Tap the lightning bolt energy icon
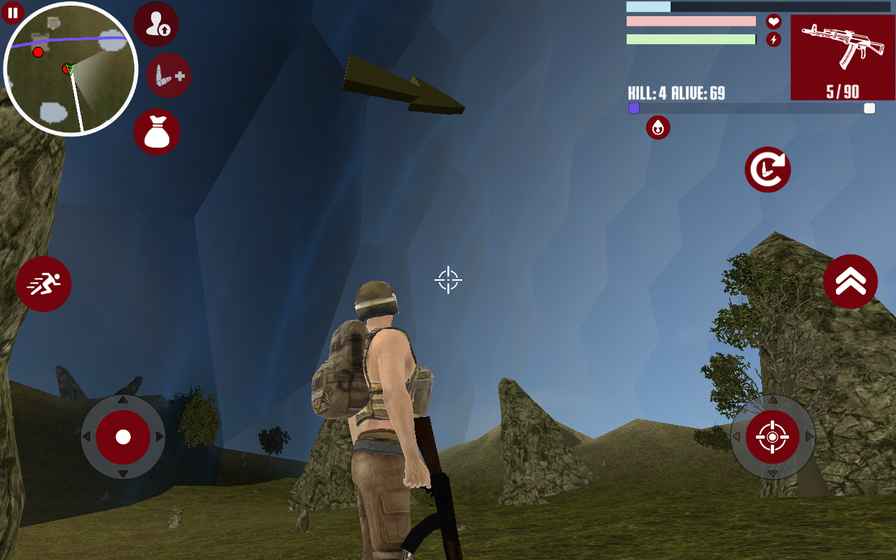Viewport: 896px width, 560px height. point(773,40)
